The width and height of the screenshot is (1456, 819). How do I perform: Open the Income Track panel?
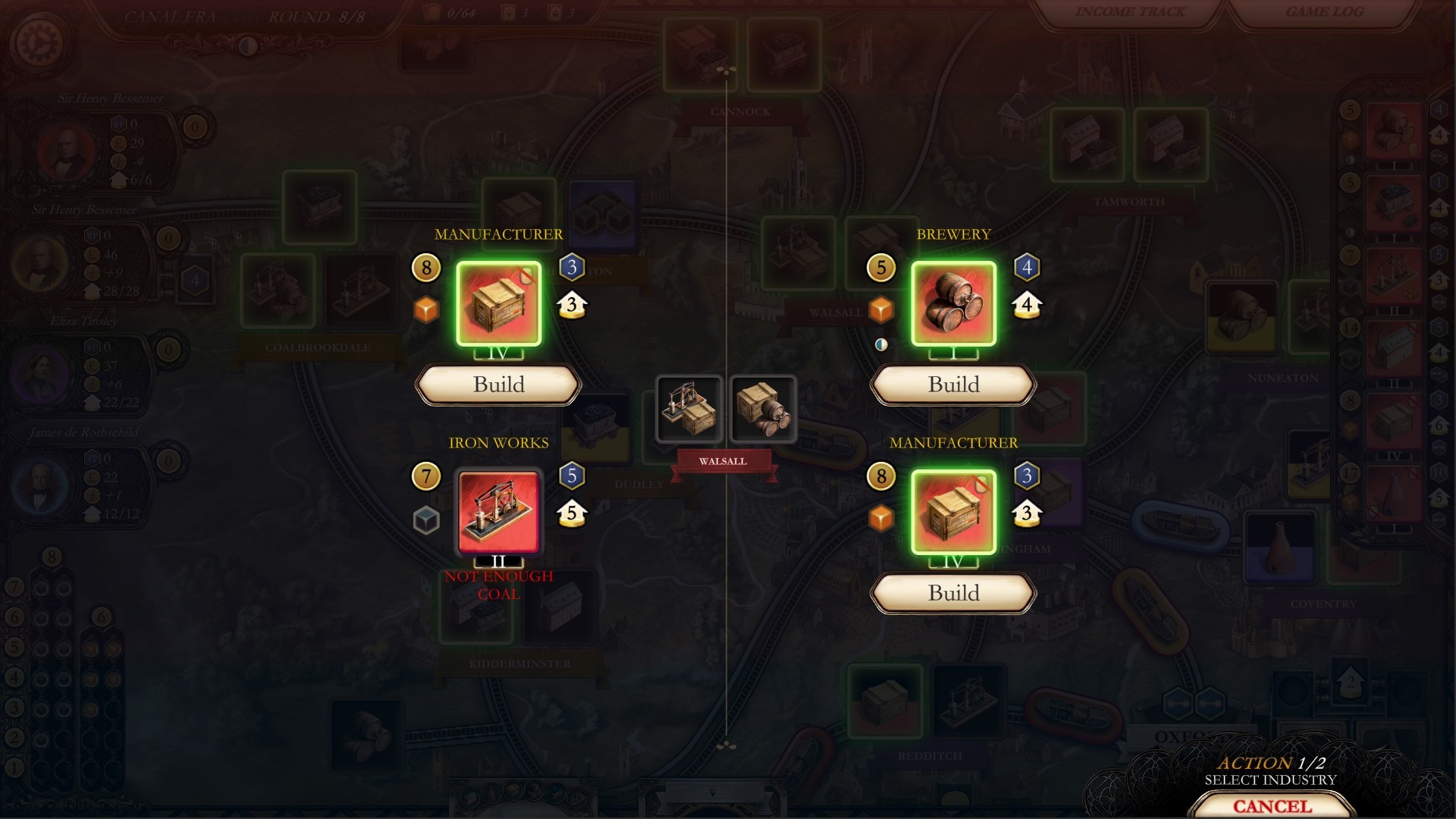point(1128,12)
